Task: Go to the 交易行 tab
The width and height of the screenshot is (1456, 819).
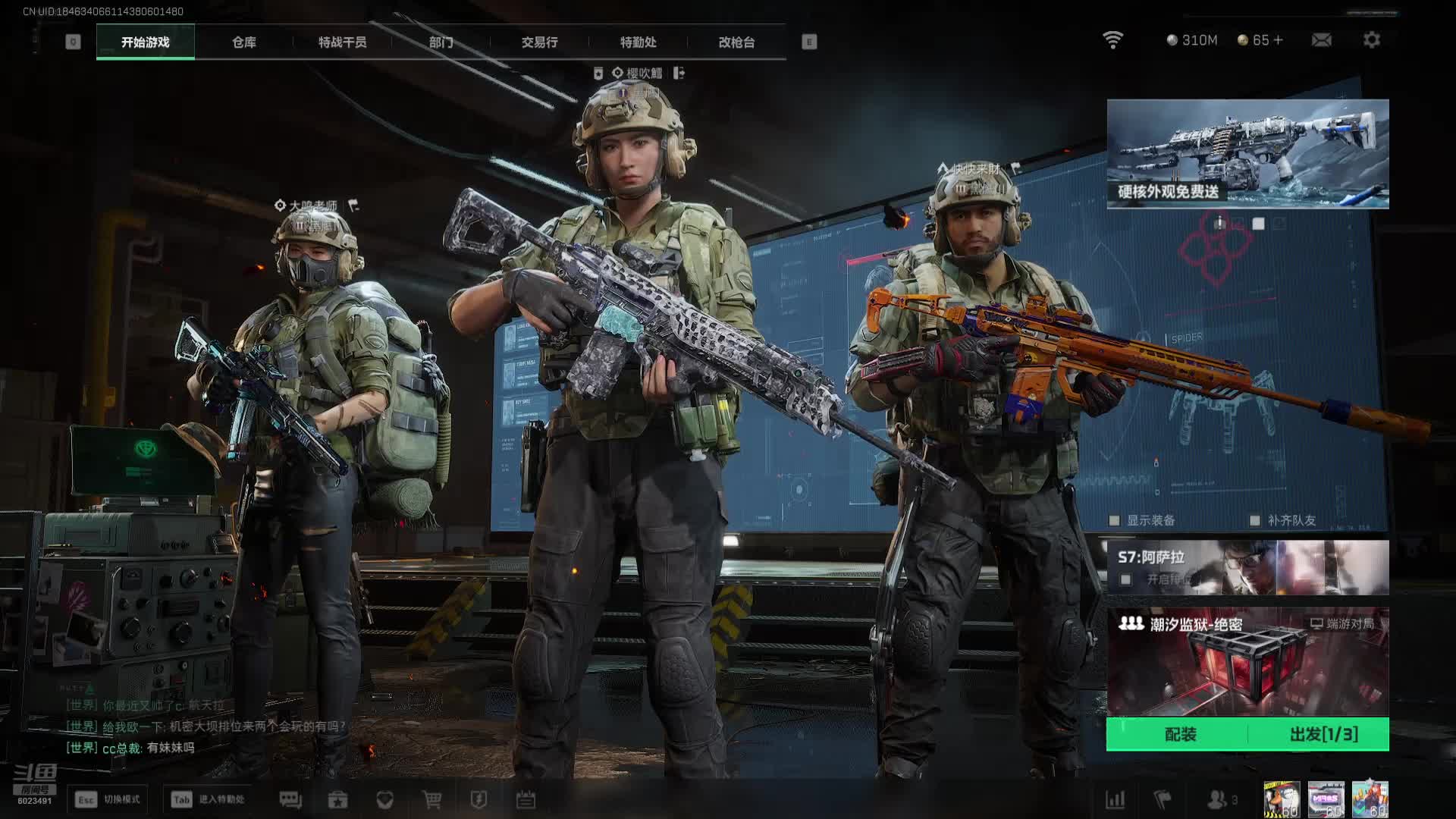Action: tap(539, 42)
